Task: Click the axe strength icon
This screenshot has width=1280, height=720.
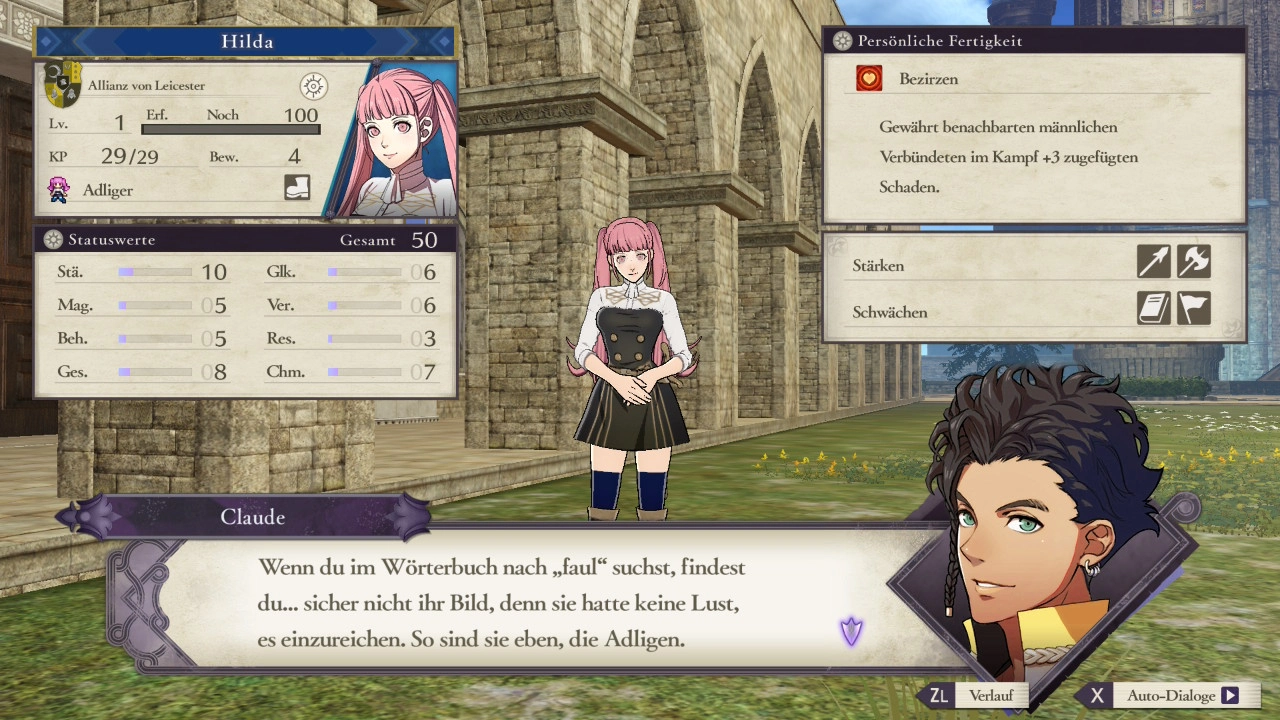Action: [x=1194, y=262]
